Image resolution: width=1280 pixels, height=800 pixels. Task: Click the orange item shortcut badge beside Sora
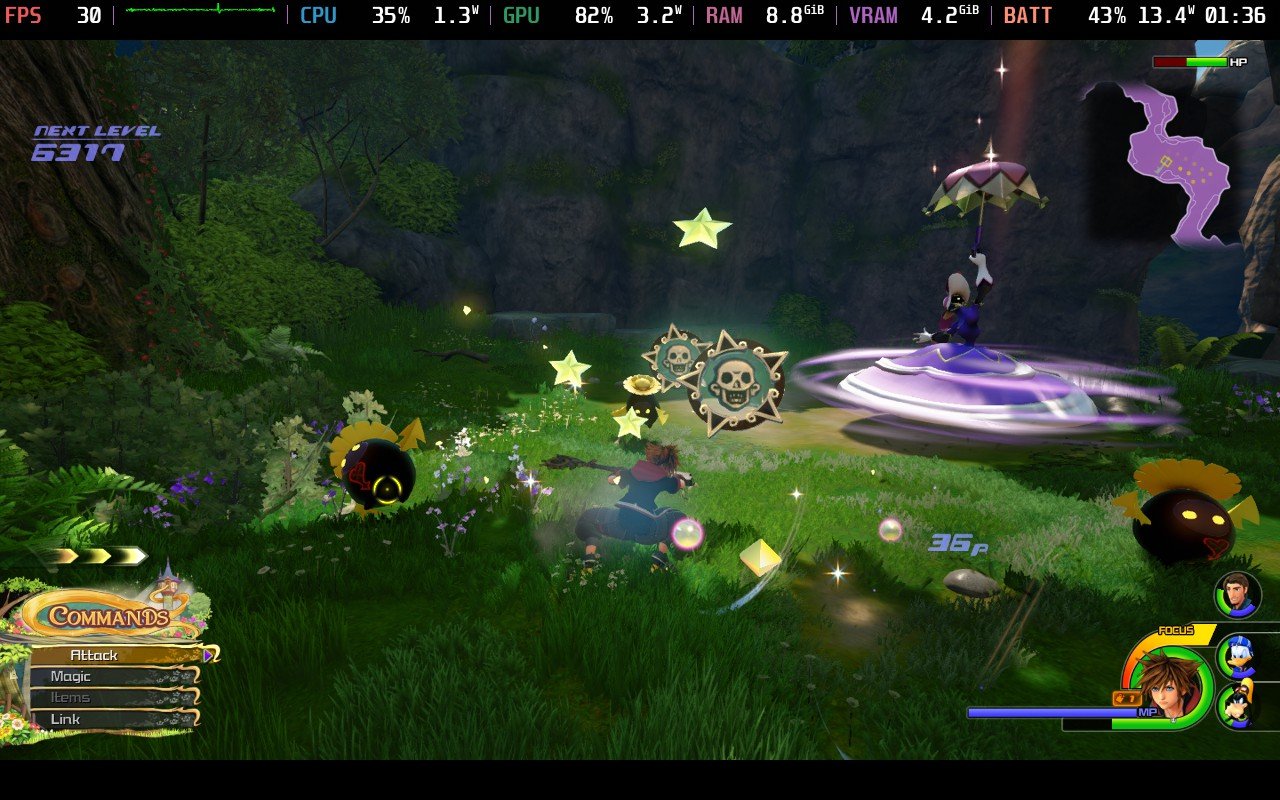[1128, 699]
